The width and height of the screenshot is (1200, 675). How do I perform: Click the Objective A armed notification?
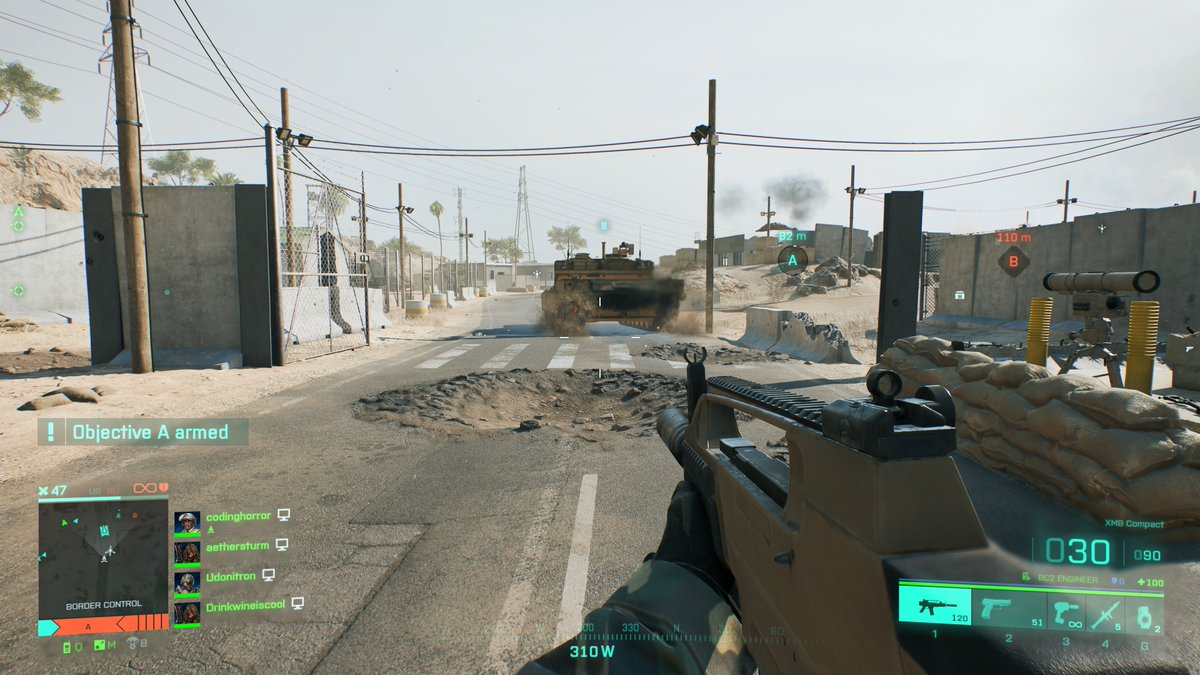point(144,432)
